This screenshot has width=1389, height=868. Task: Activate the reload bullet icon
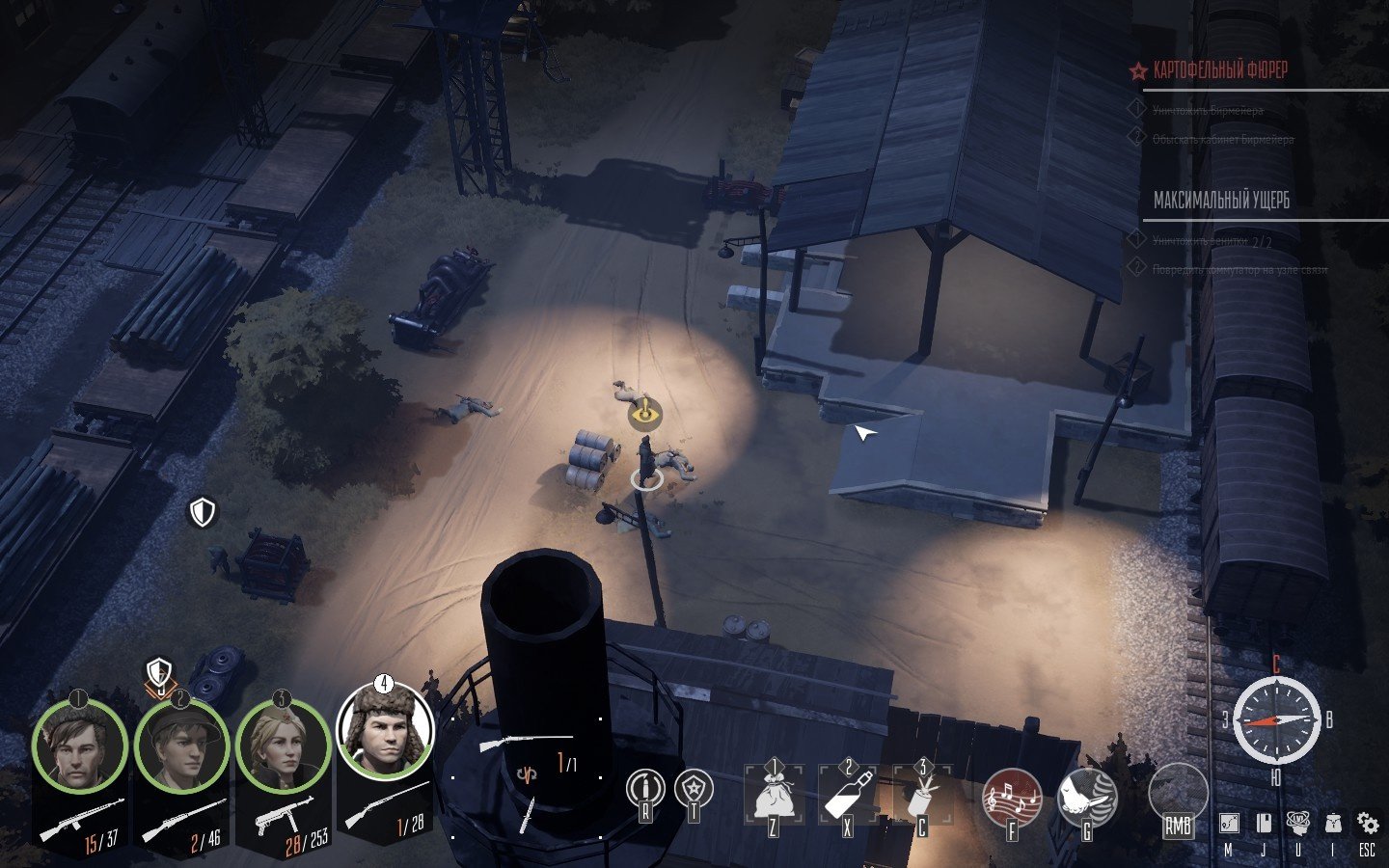[x=645, y=791]
